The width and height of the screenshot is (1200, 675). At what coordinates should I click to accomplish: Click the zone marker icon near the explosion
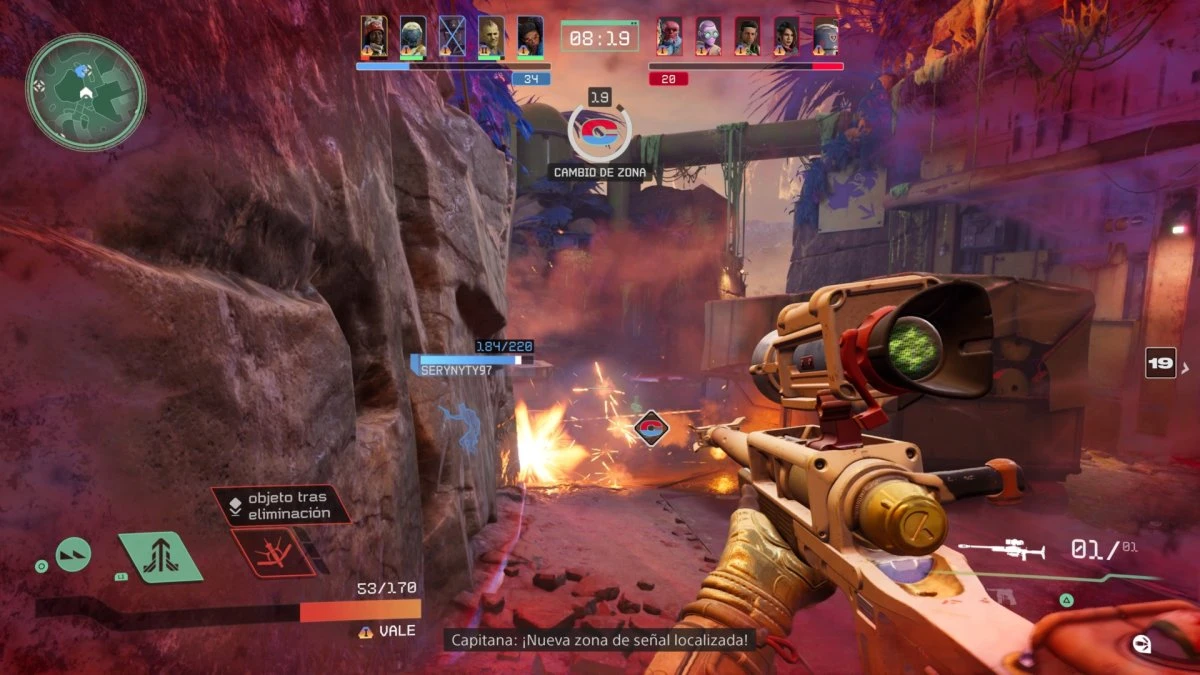coord(651,429)
